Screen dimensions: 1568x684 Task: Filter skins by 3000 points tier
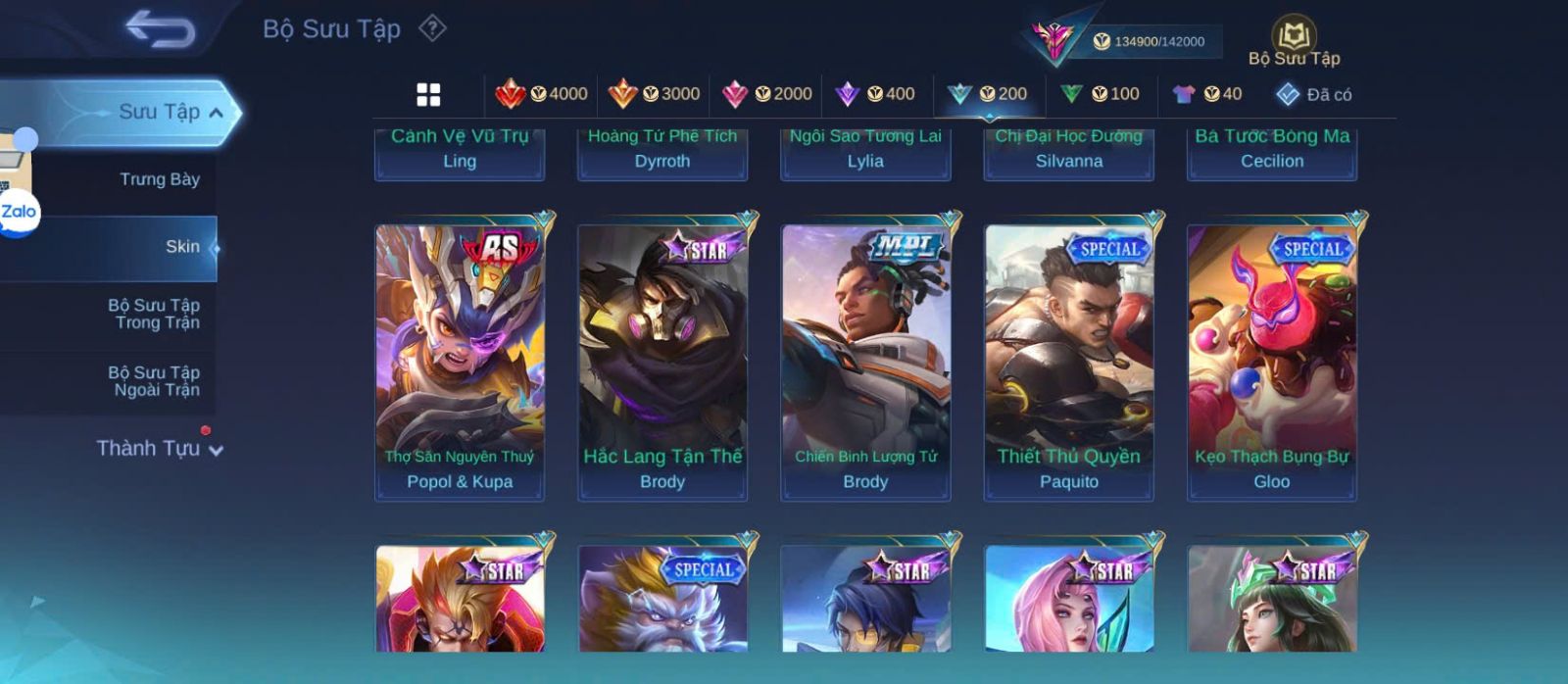654,94
